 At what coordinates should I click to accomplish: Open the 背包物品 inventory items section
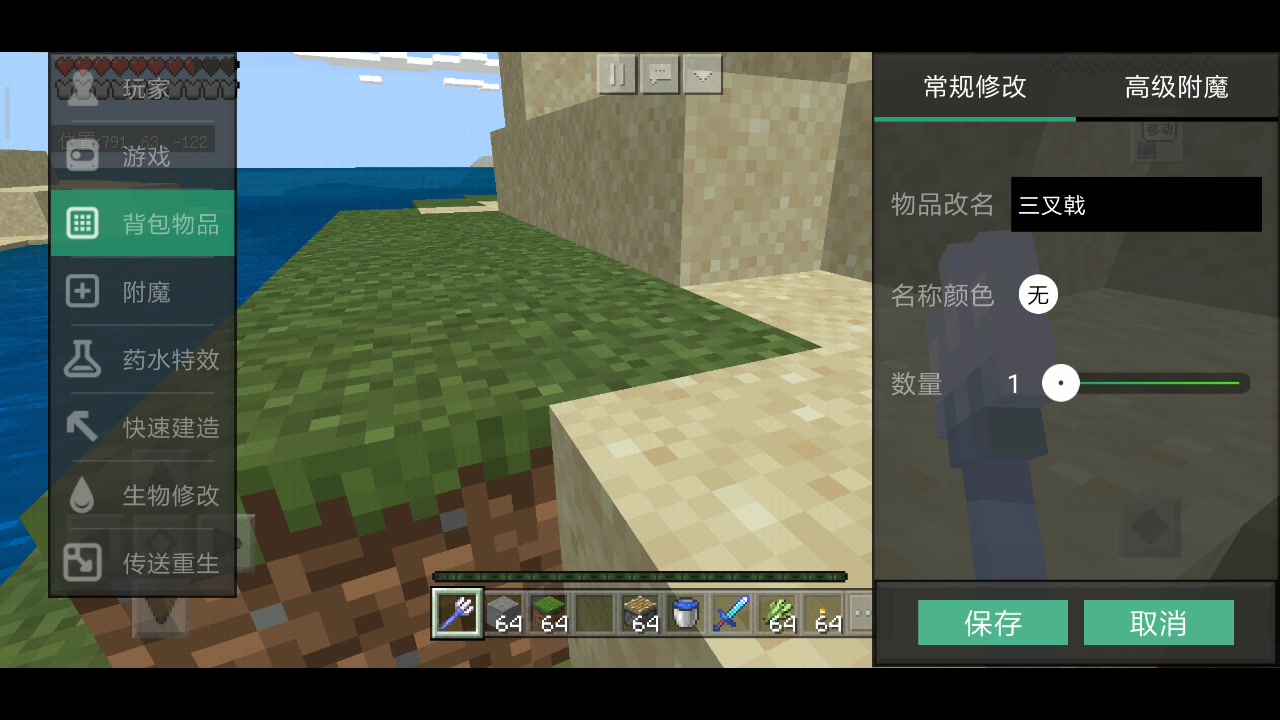143,222
